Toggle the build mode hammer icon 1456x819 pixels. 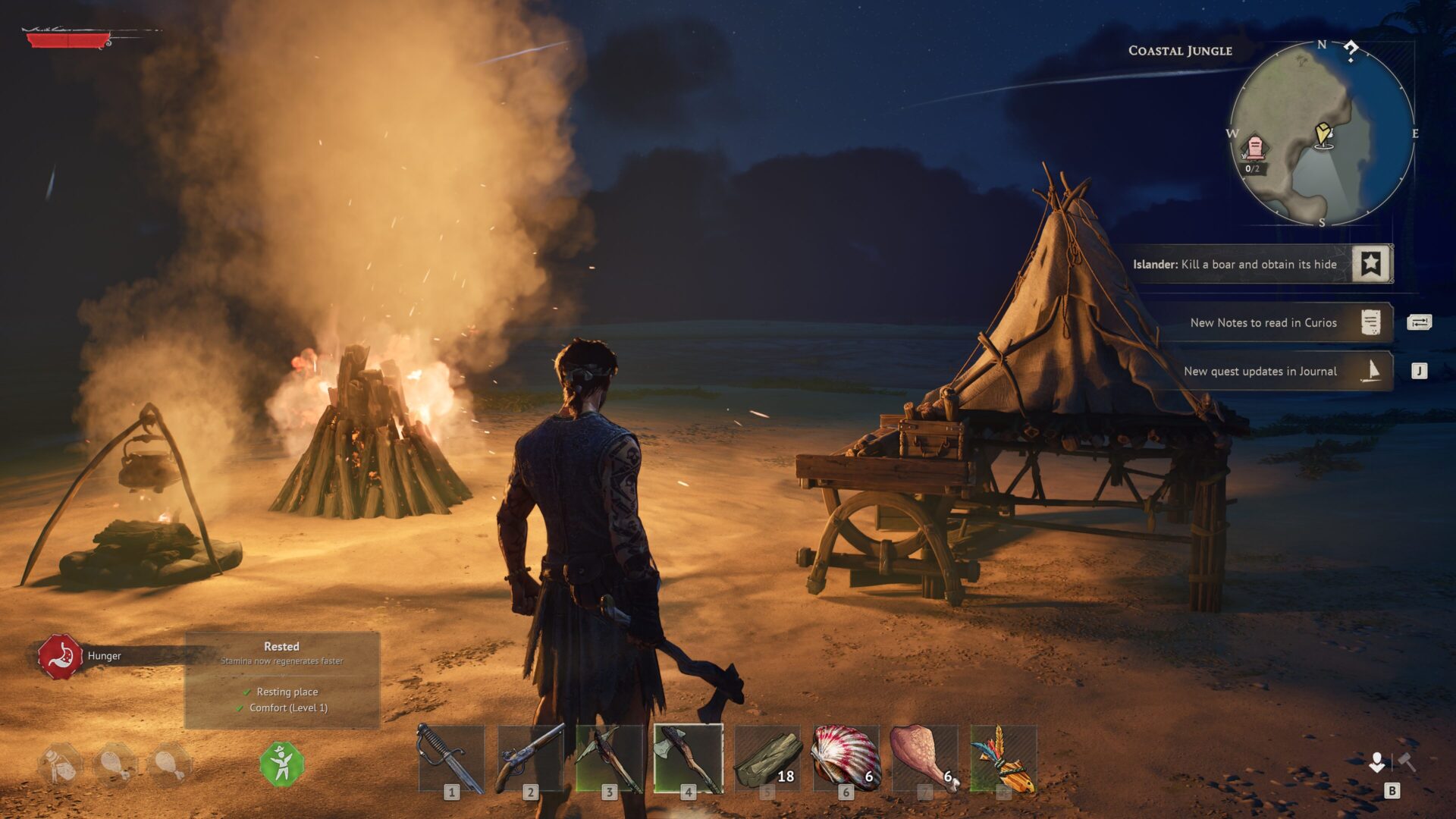(1407, 762)
